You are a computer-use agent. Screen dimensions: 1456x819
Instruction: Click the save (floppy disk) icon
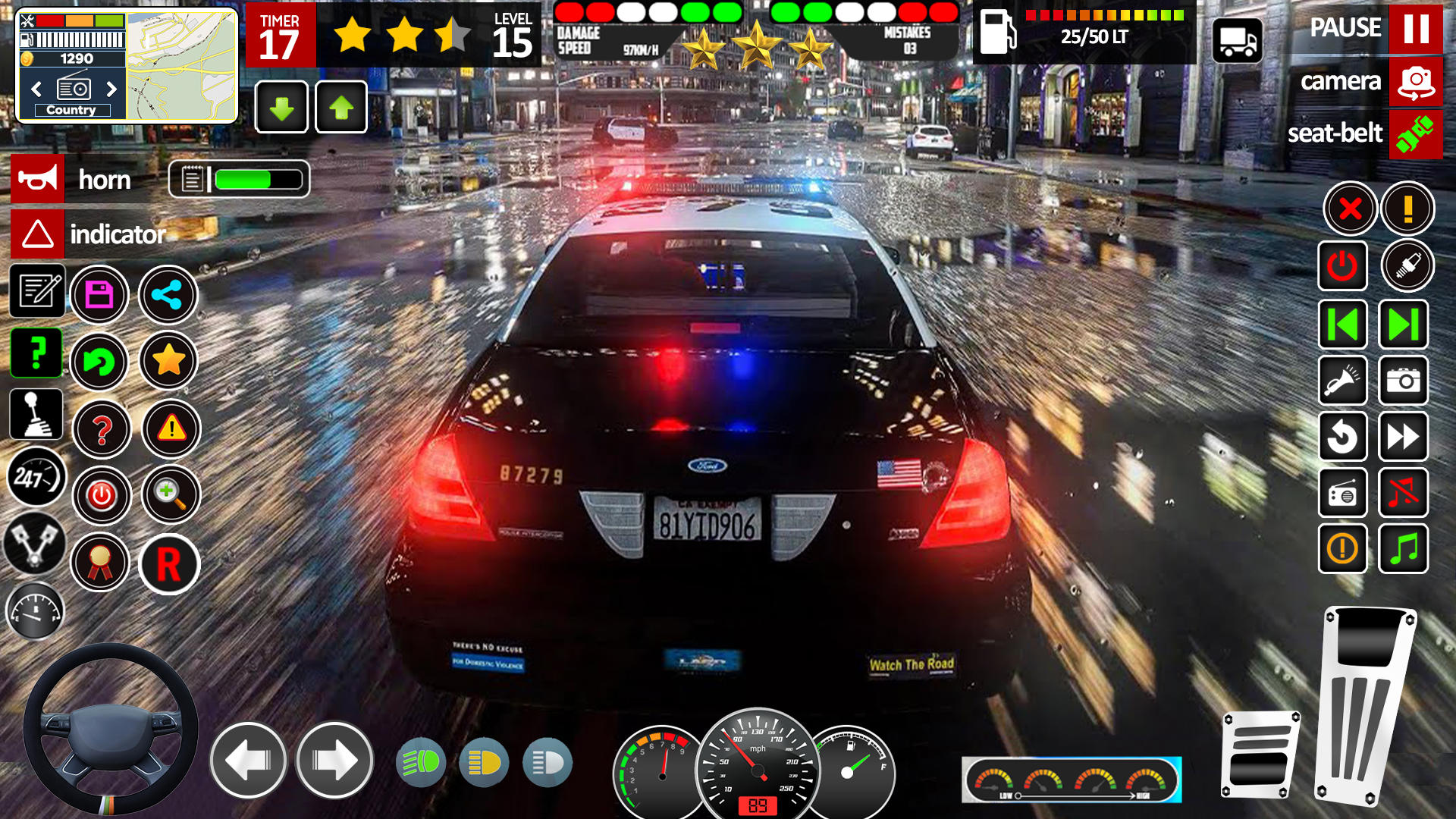coord(99,294)
